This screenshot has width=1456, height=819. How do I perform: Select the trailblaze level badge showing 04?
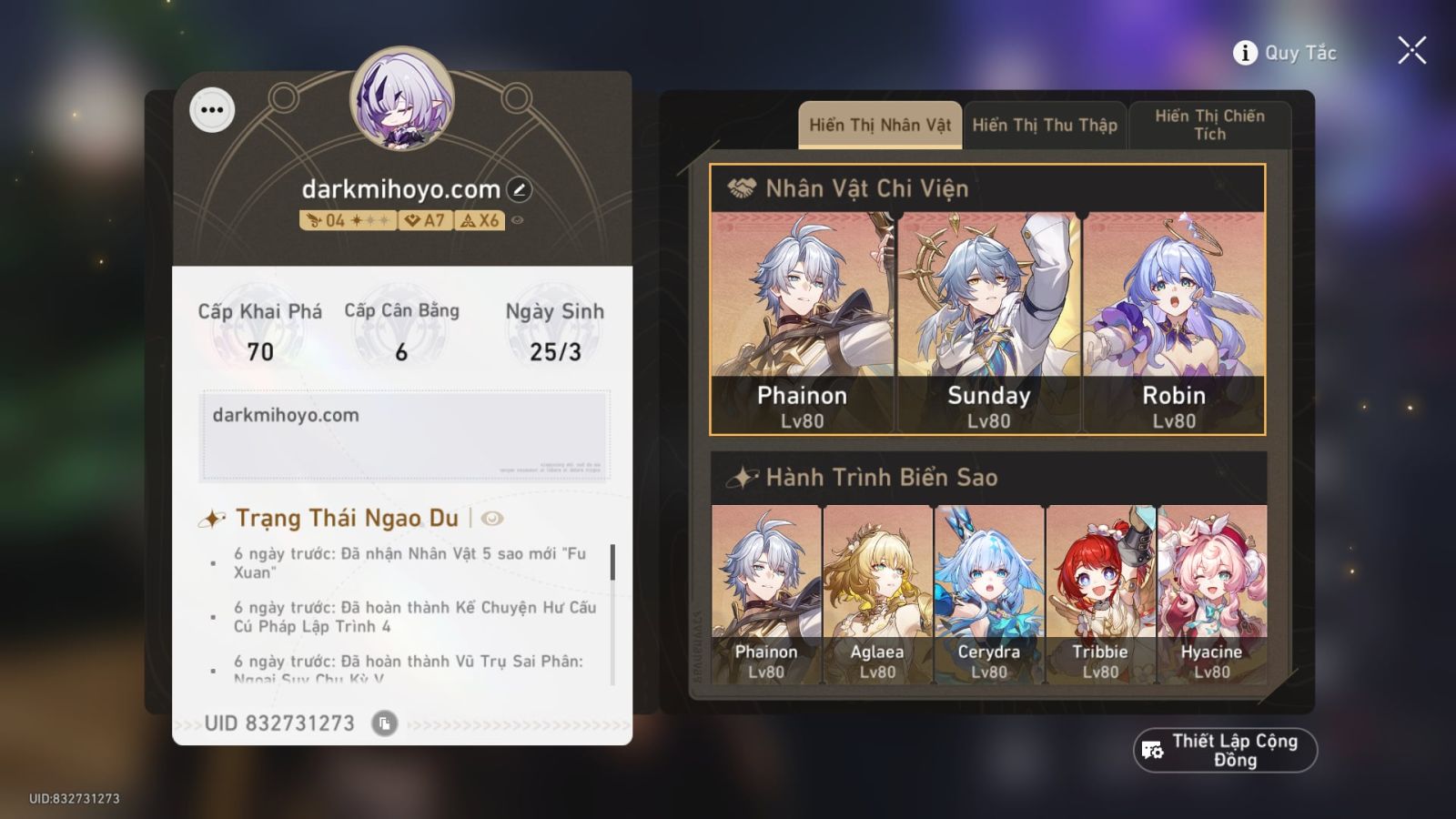tap(347, 219)
